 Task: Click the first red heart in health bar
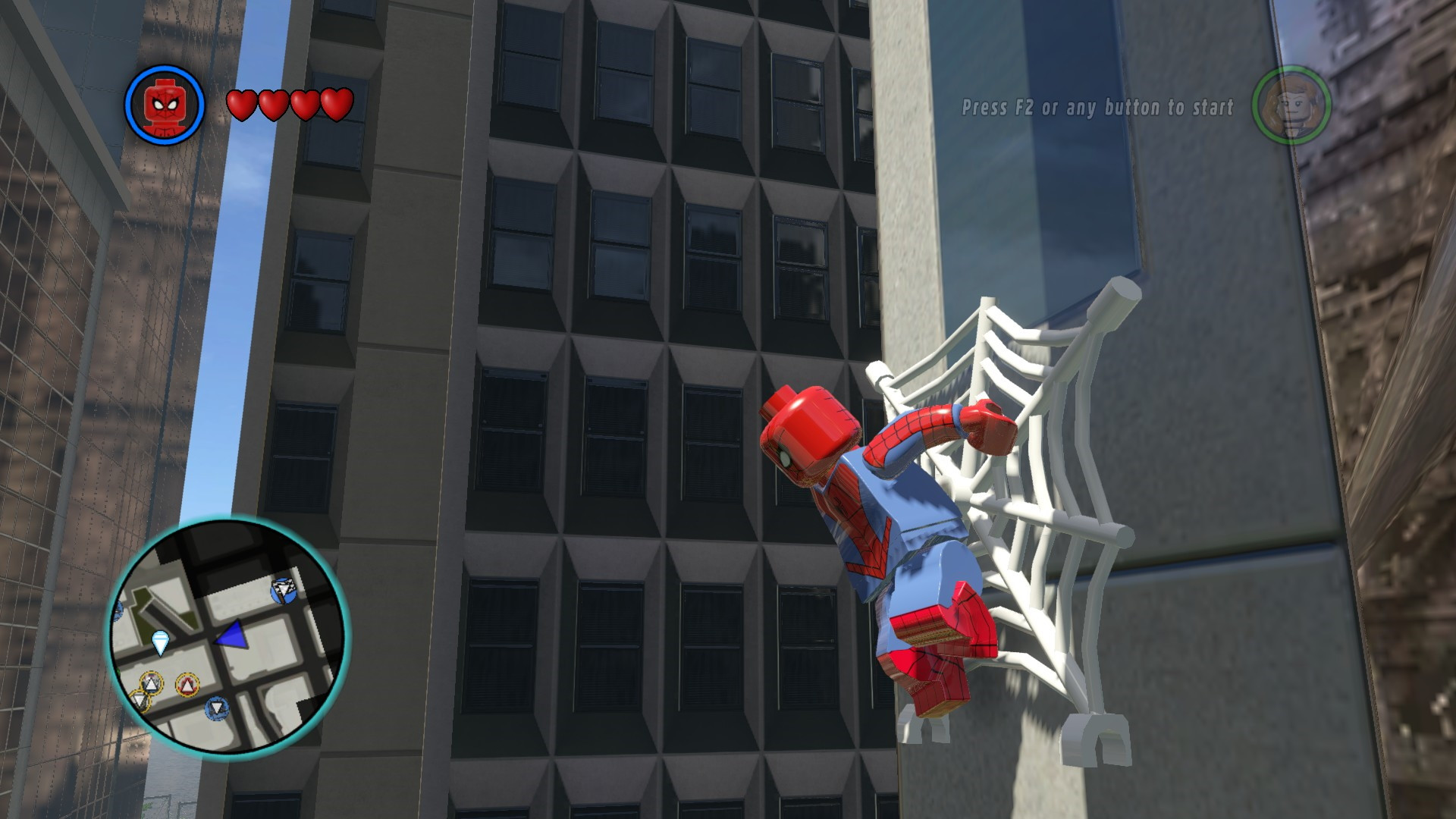coord(243,105)
